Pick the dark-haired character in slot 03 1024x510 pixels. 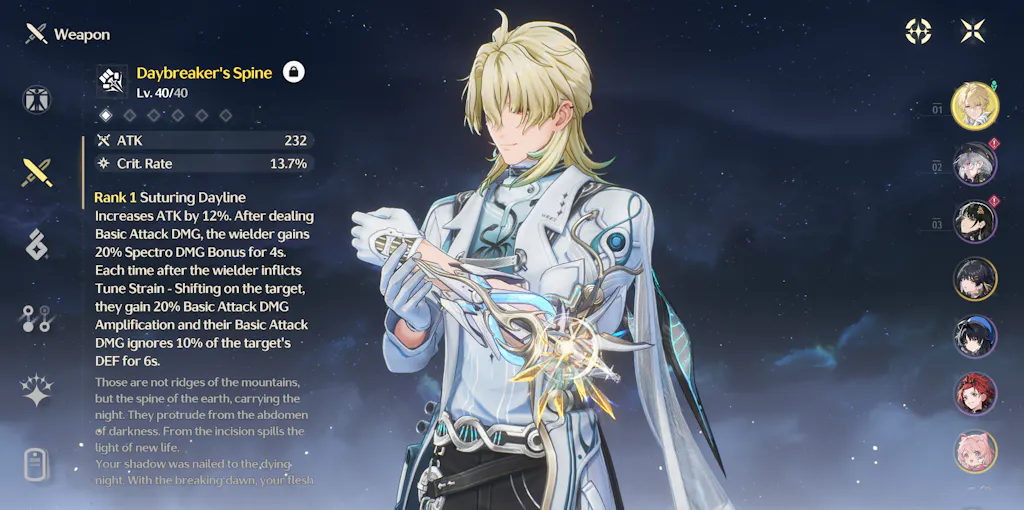(x=974, y=222)
